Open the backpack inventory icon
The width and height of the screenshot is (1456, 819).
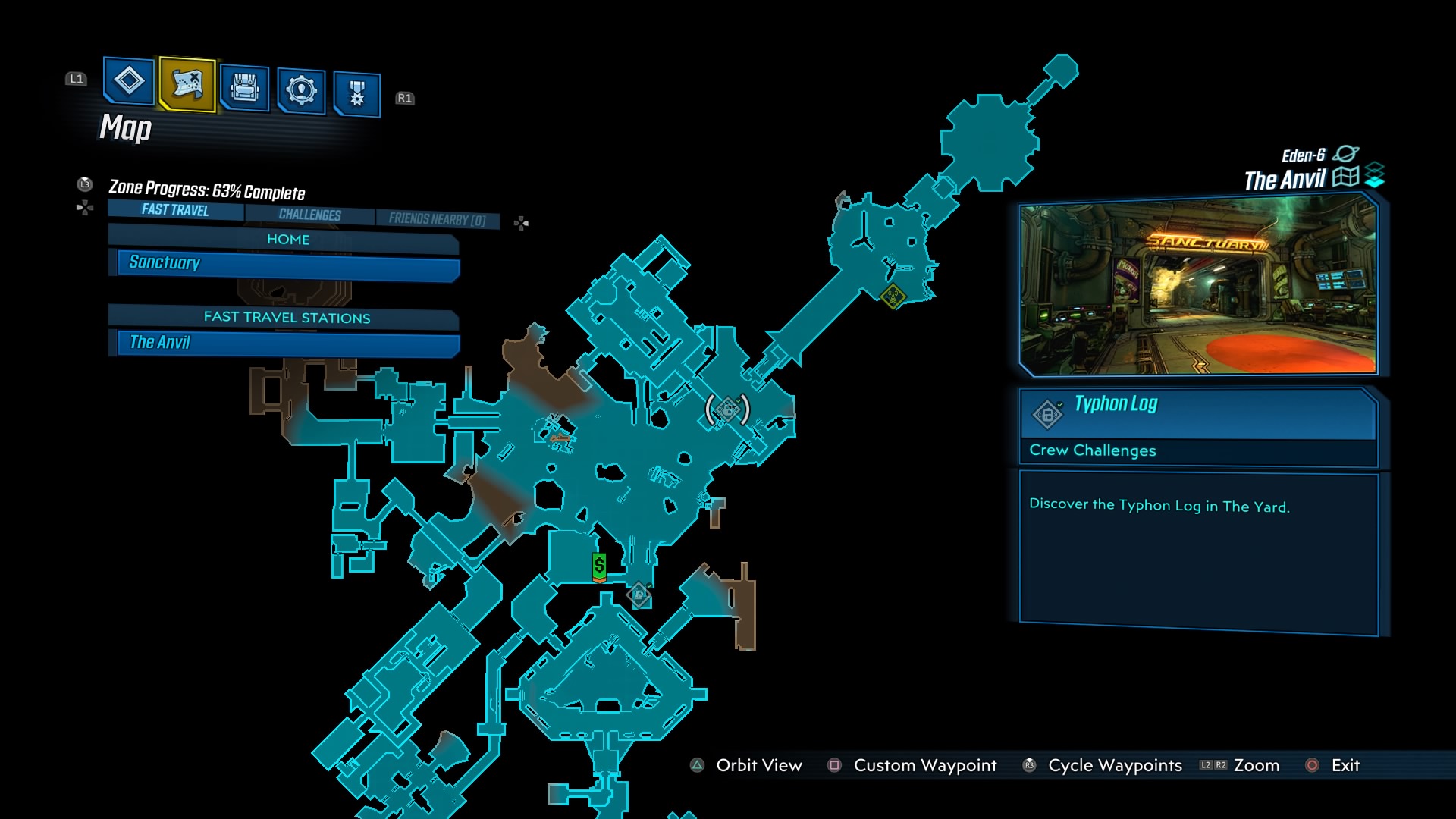[243, 85]
